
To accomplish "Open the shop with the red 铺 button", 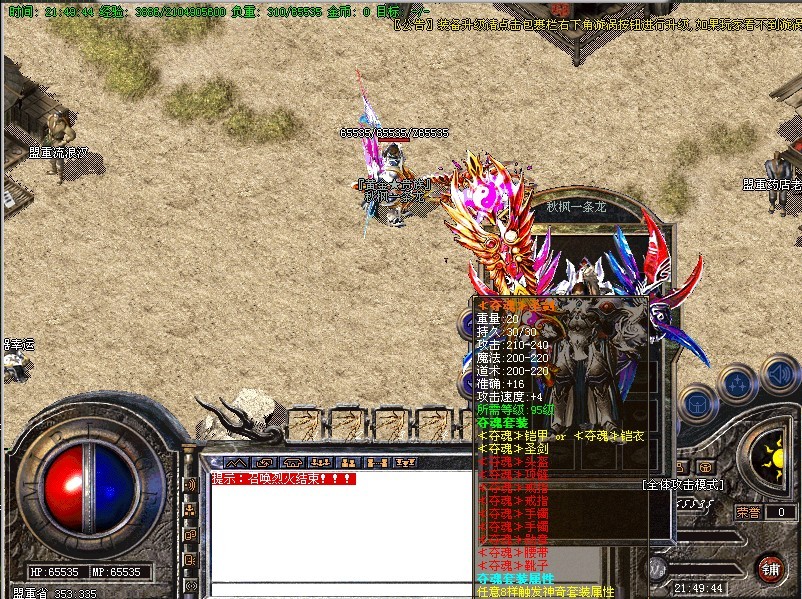I will (x=770, y=569).
